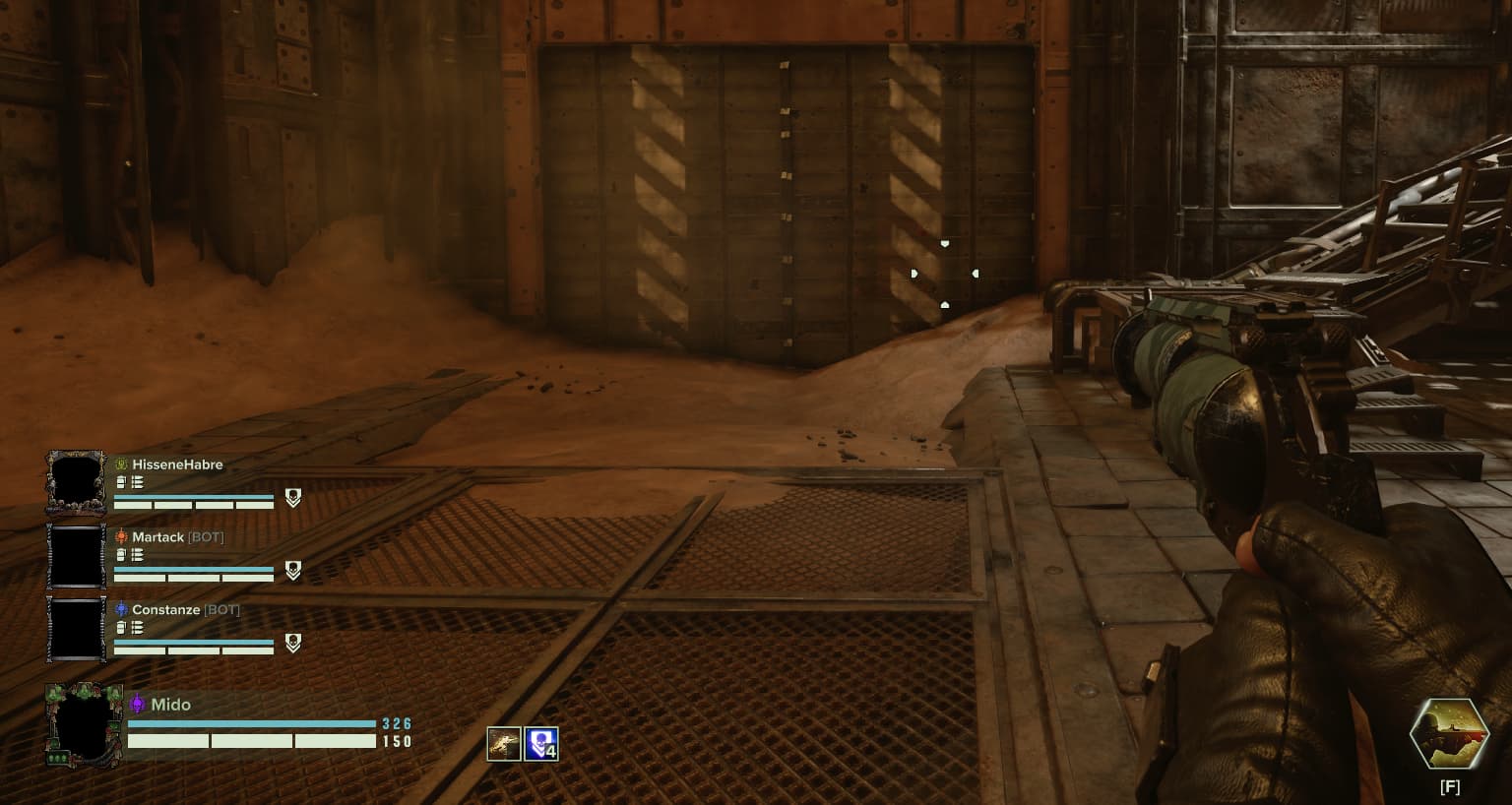Click the golden weapon buff icon
The image size is (1512, 805).
tap(504, 744)
